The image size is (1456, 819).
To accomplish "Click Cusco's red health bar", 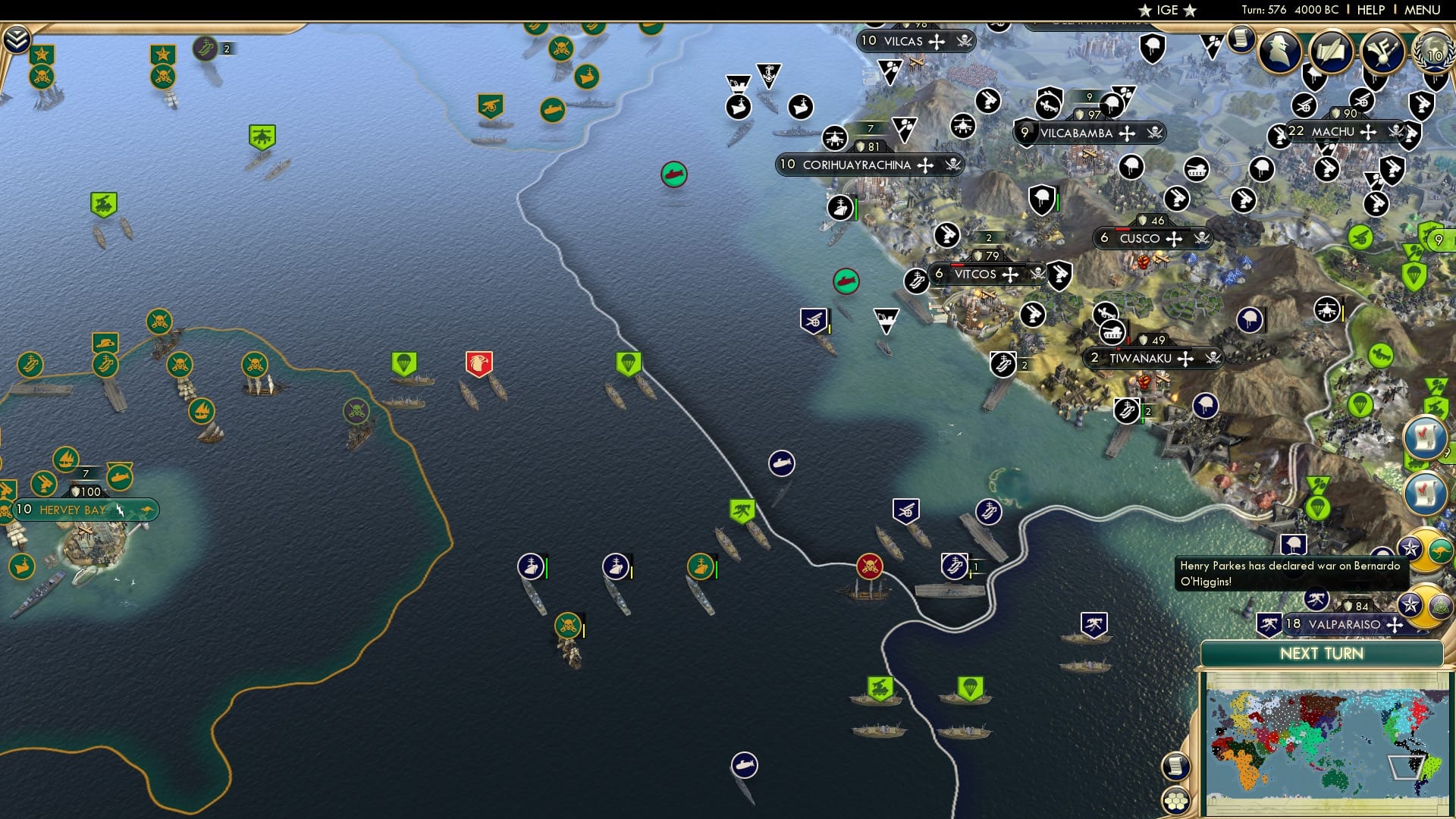I will tap(1122, 229).
